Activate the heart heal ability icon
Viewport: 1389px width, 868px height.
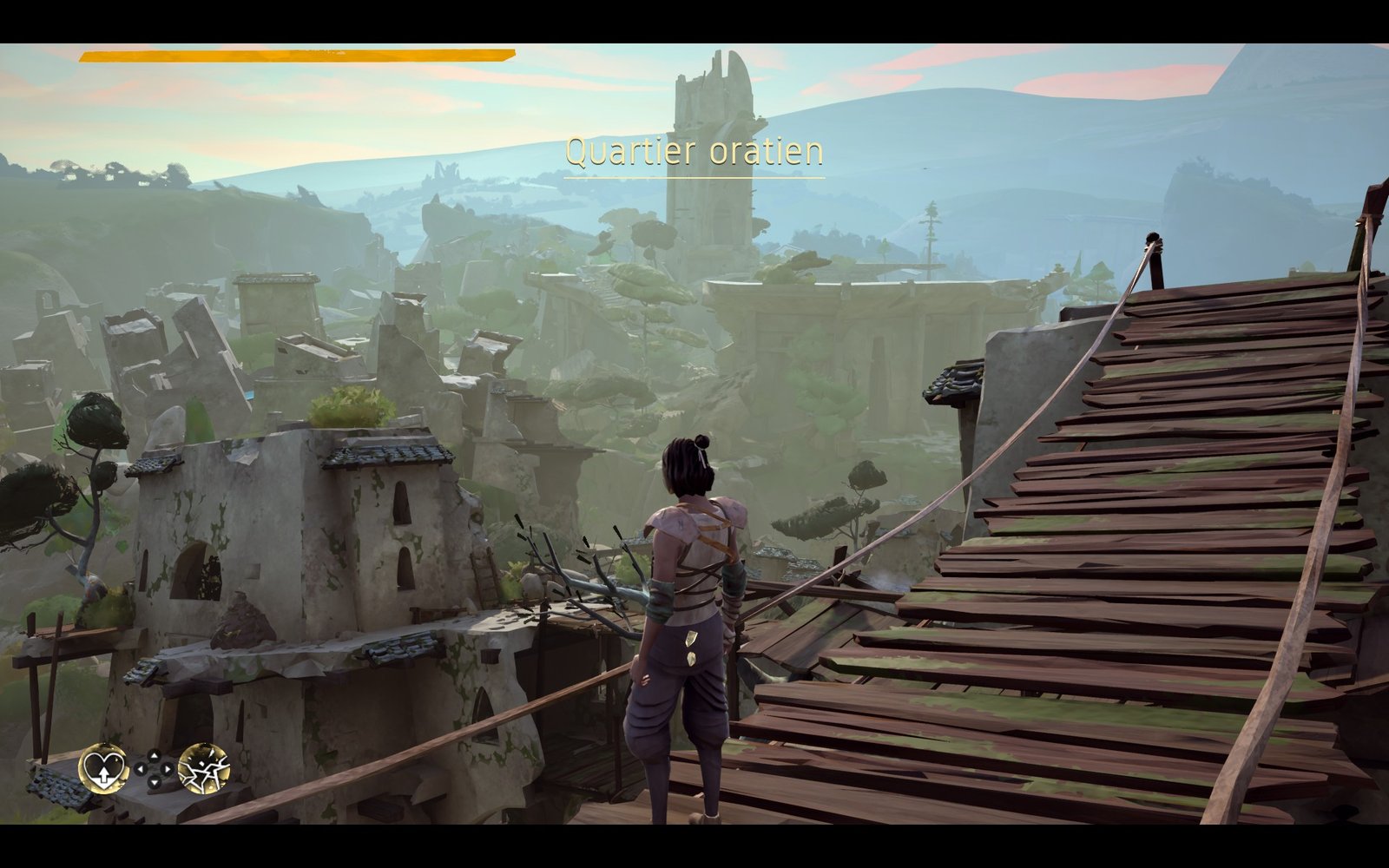(103, 768)
